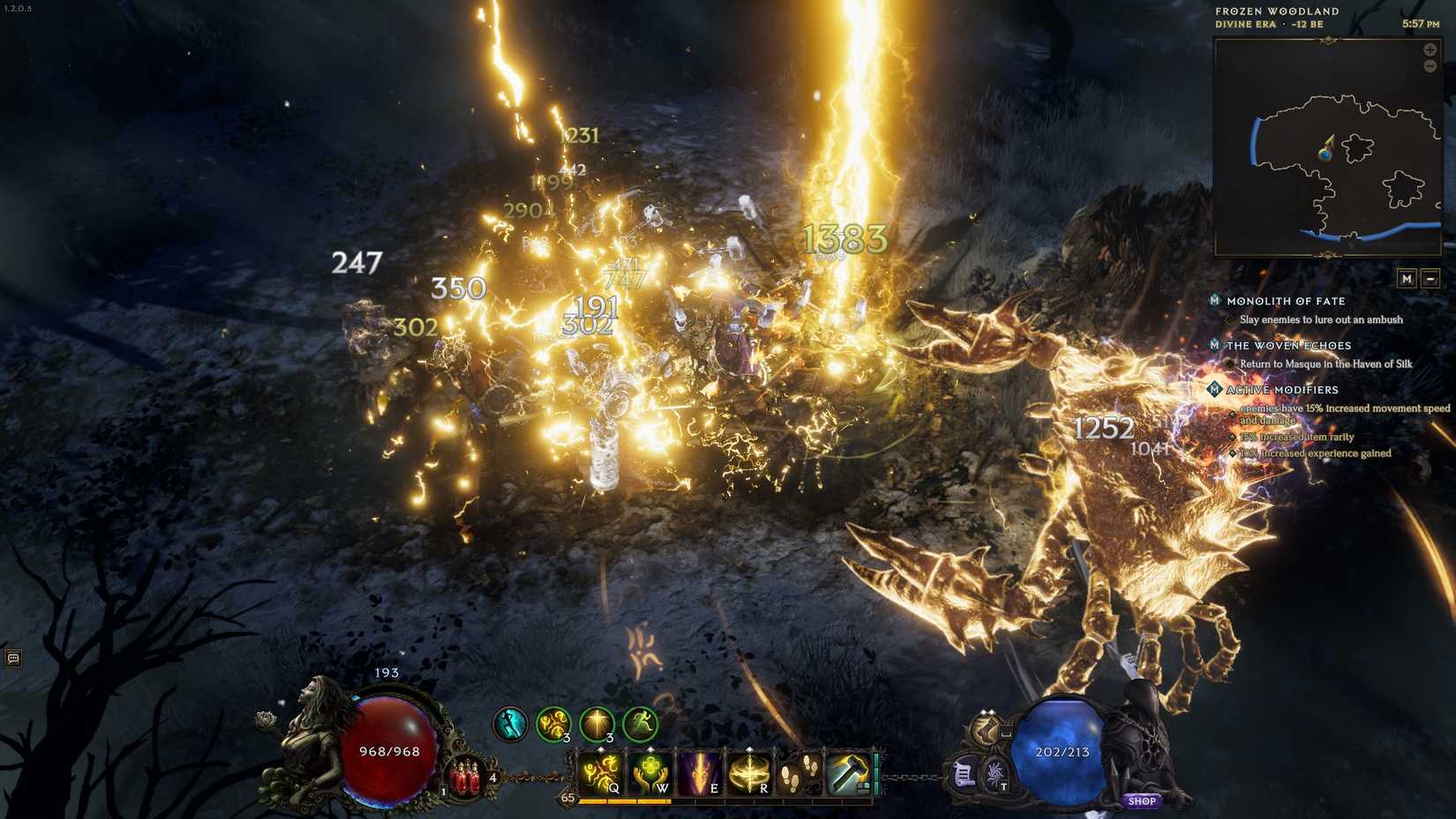Click the teal buff icon above the skill bar
The height and width of the screenshot is (819, 1456).
click(x=508, y=721)
